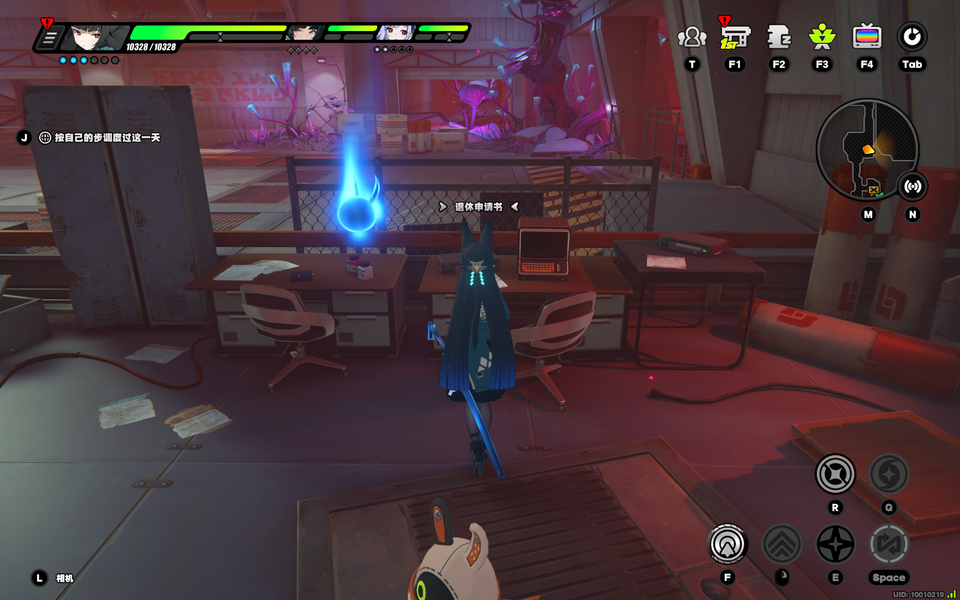Click the swap-arrows character switch icon
The image size is (960, 600).
(888, 544)
